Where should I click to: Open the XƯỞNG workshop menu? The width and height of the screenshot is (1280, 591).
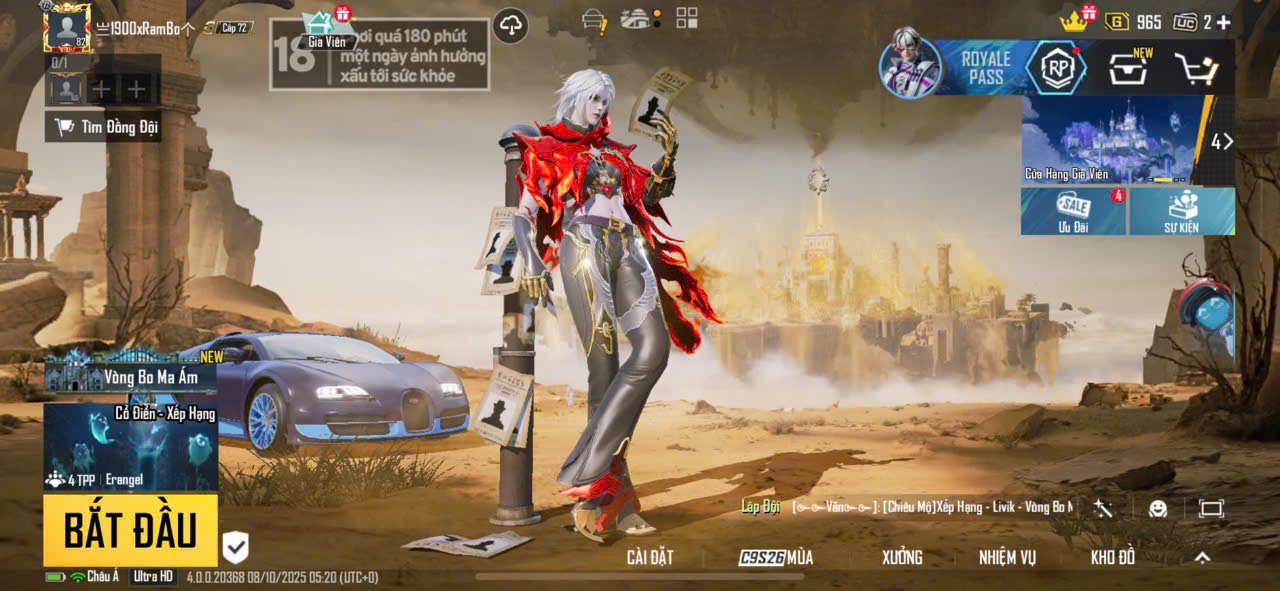tap(902, 558)
